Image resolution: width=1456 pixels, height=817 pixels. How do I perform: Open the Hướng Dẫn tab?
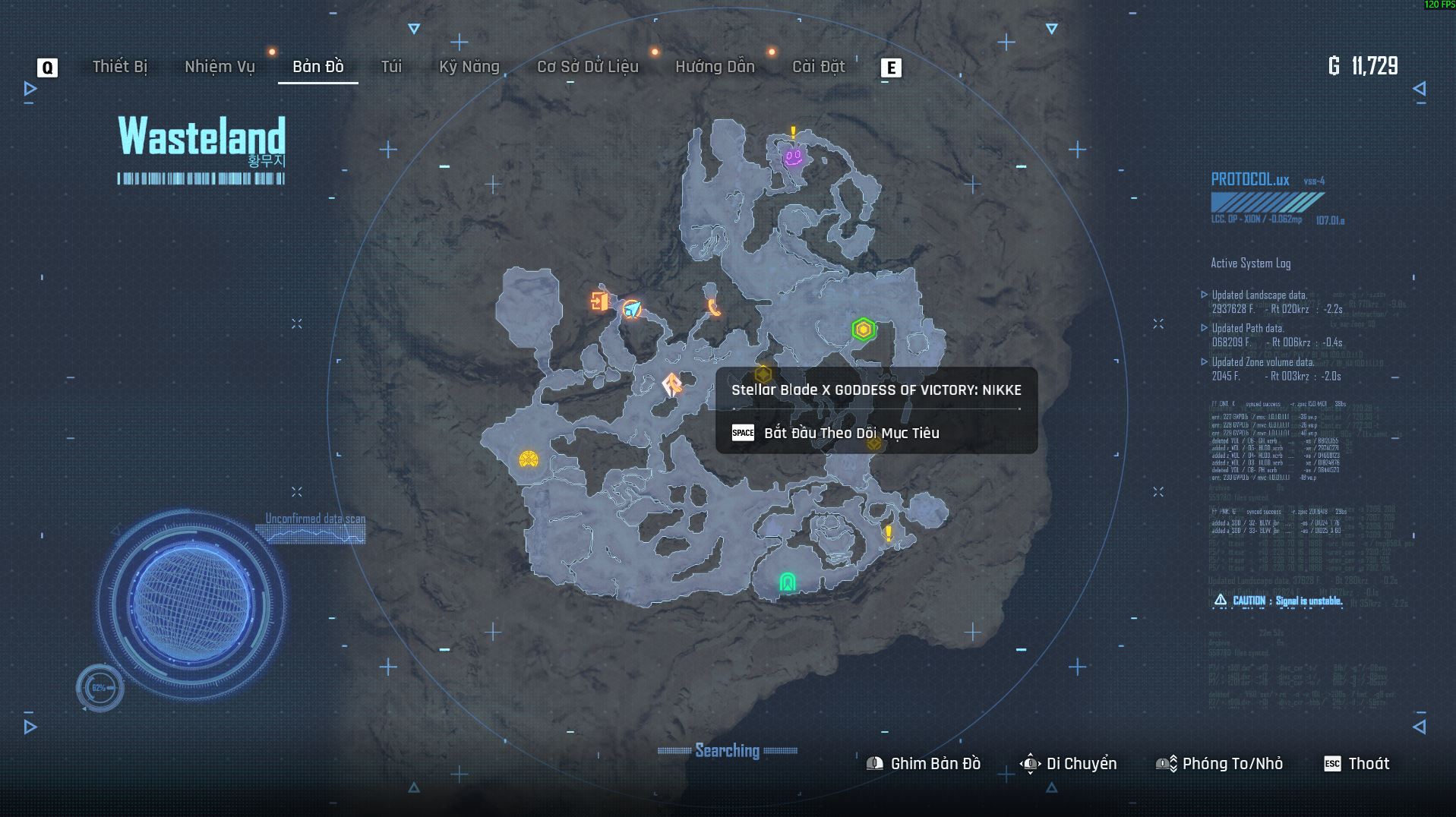click(715, 67)
